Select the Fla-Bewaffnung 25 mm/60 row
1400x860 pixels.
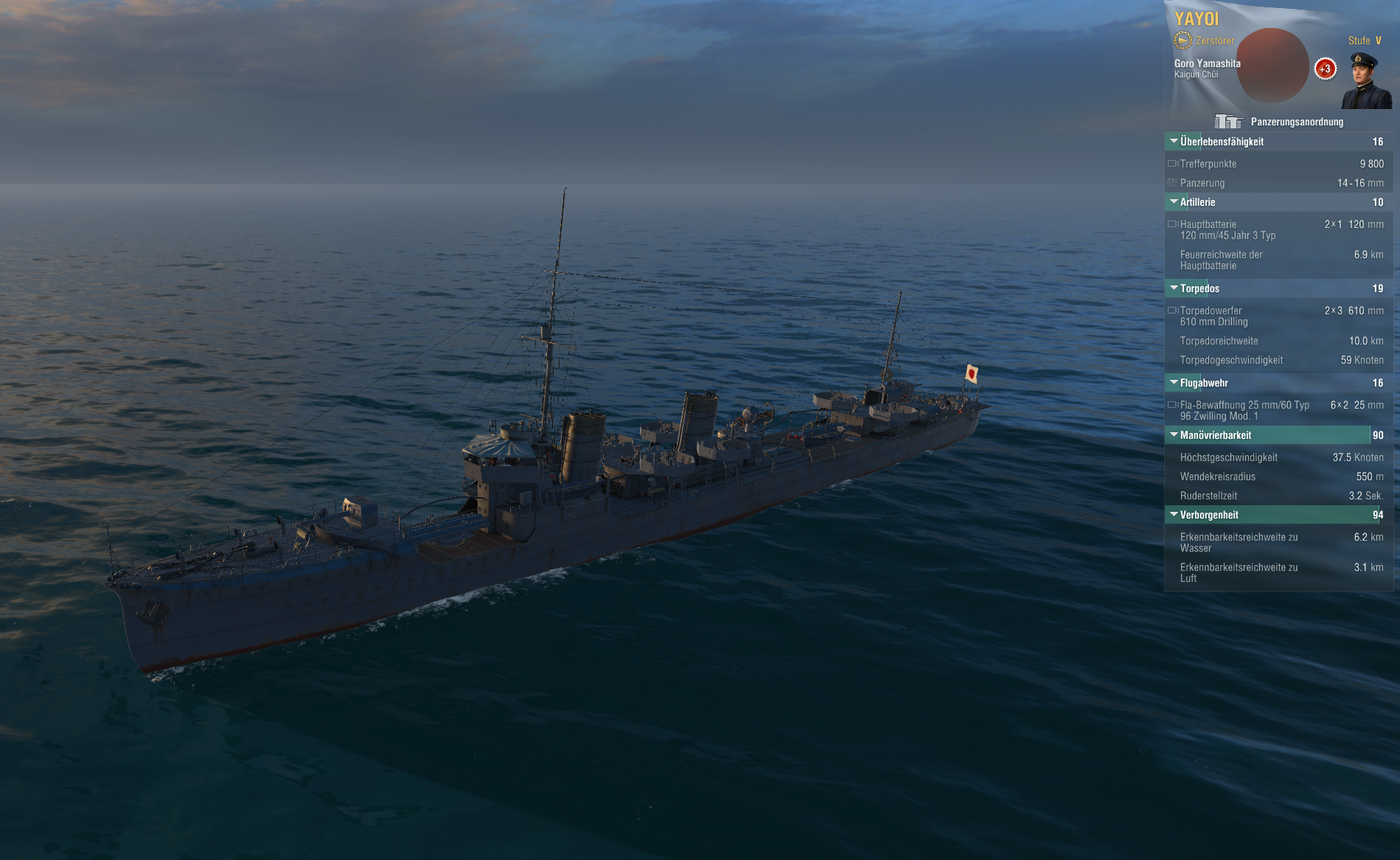pyautogui.click(x=1277, y=411)
